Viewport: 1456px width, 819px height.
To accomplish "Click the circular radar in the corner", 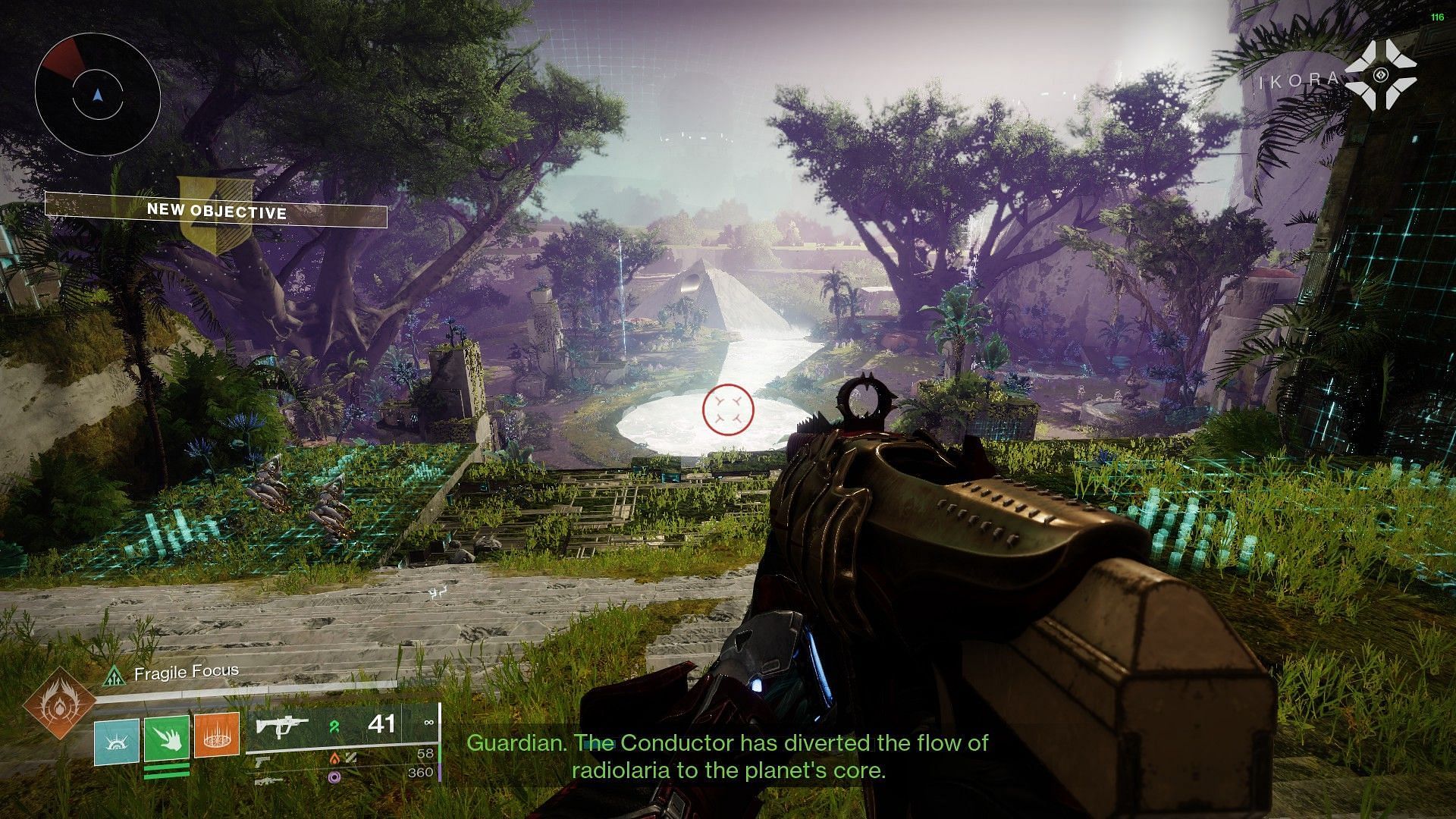I will tap(97, 94).
